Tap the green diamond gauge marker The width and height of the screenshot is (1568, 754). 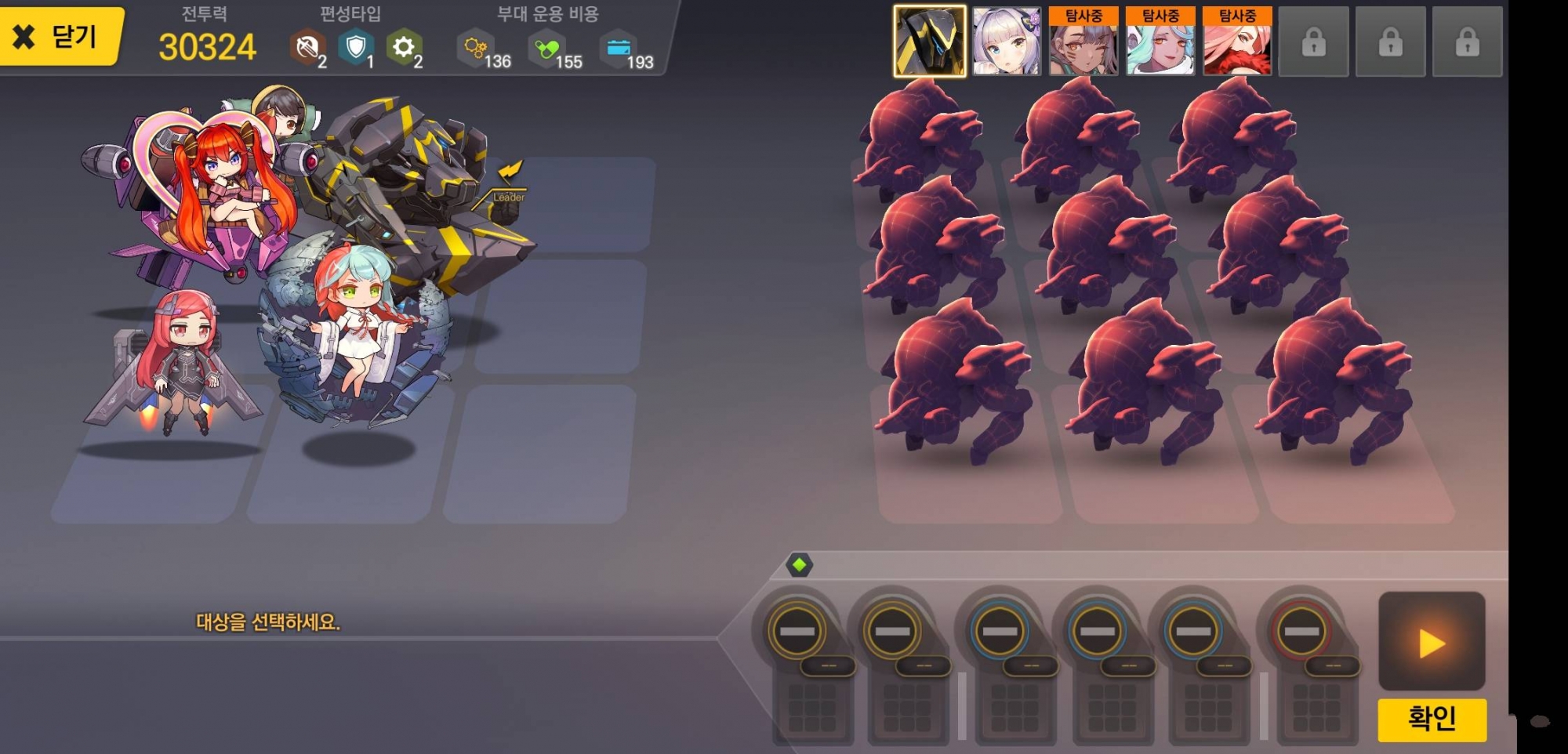(799, 564)
